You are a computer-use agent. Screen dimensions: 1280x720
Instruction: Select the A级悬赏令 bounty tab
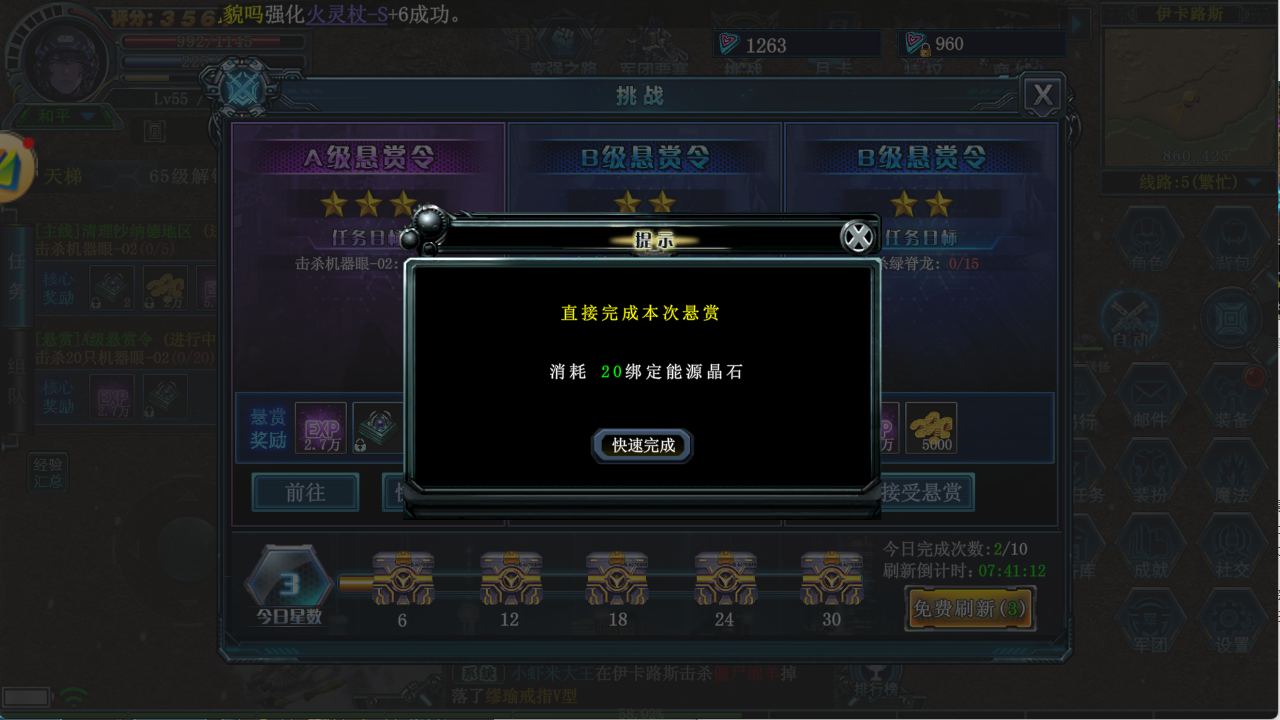[370, 157]
